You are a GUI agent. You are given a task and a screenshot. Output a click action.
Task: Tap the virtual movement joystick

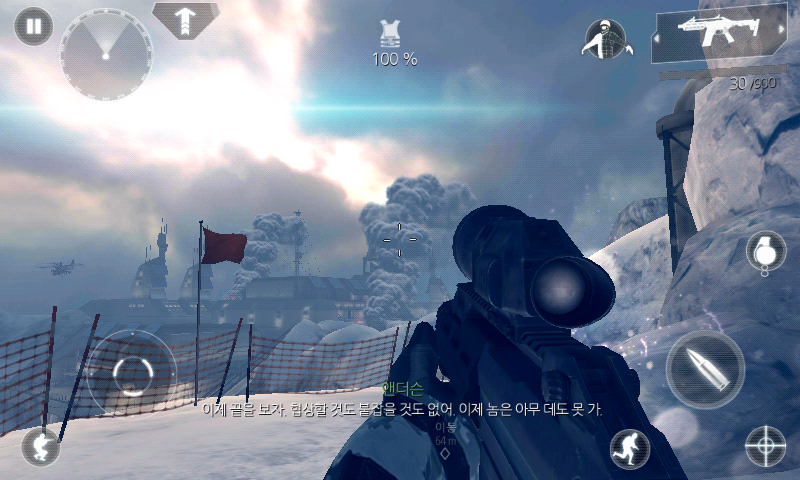coord(131,374)
